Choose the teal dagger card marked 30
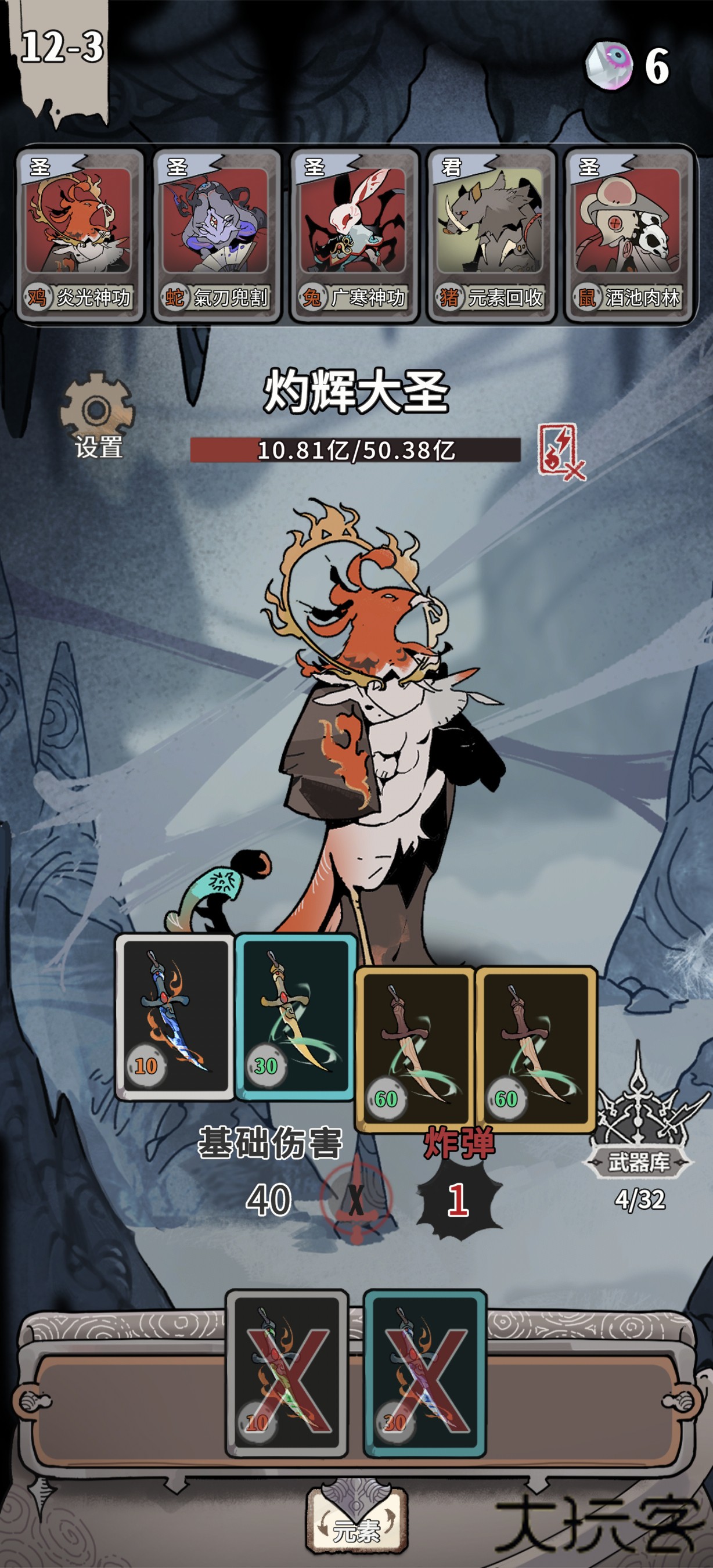 coord(295,1016)
